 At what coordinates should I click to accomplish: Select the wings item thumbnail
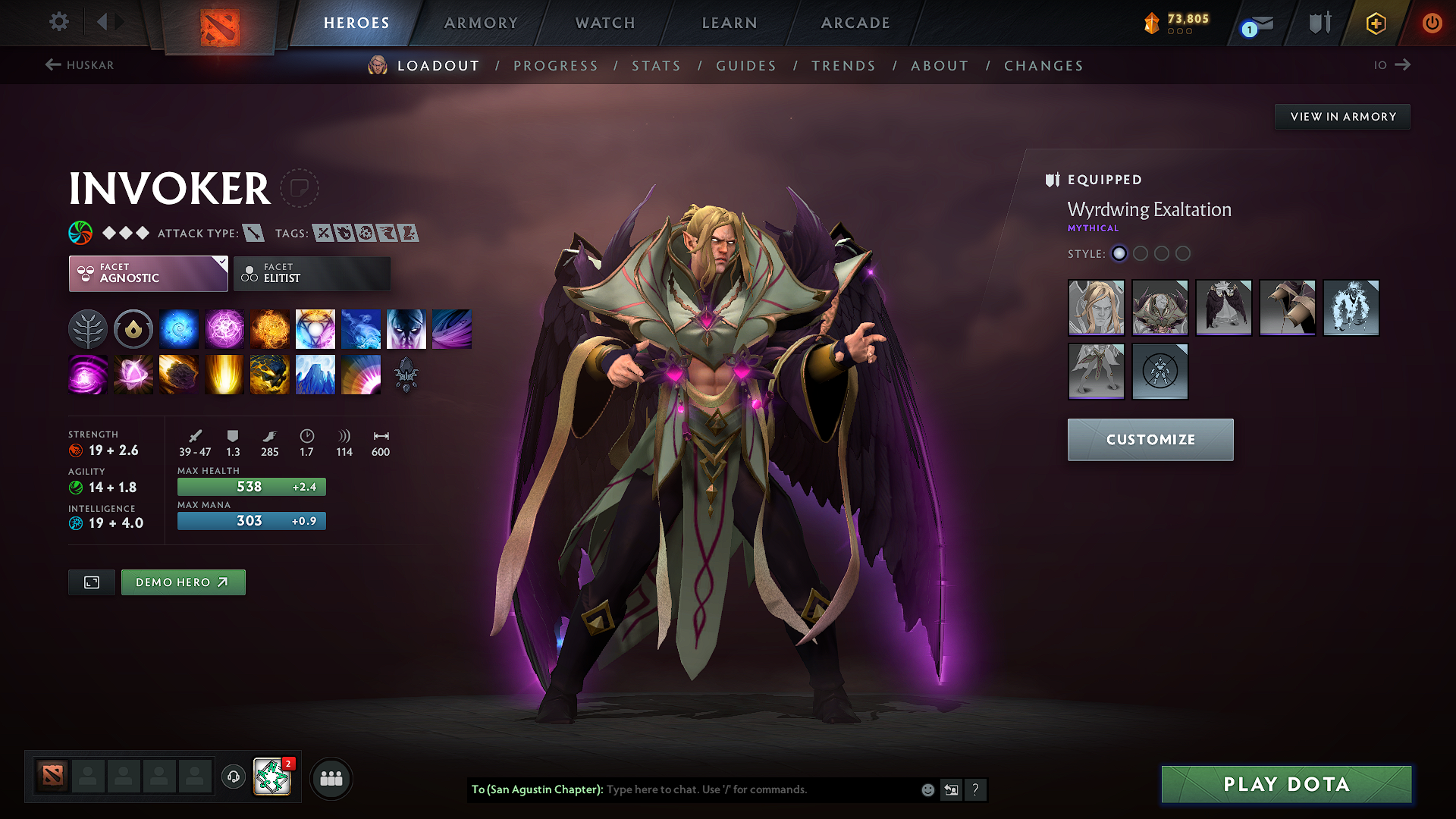click(x=1224, y=308)
